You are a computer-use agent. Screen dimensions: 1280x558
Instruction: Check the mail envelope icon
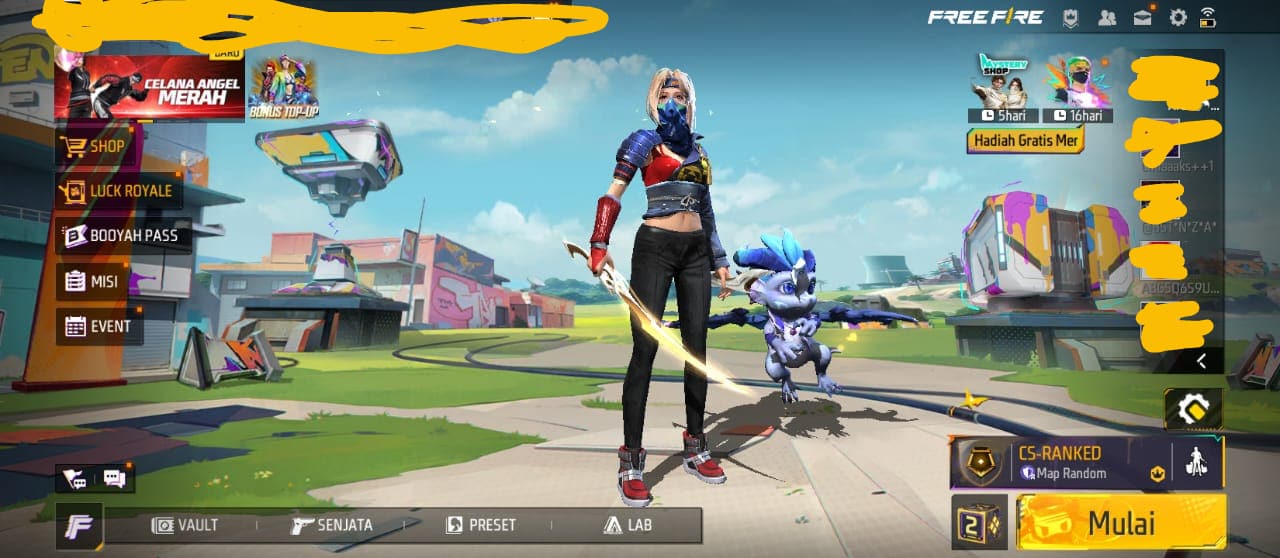tap(1143, 17)
